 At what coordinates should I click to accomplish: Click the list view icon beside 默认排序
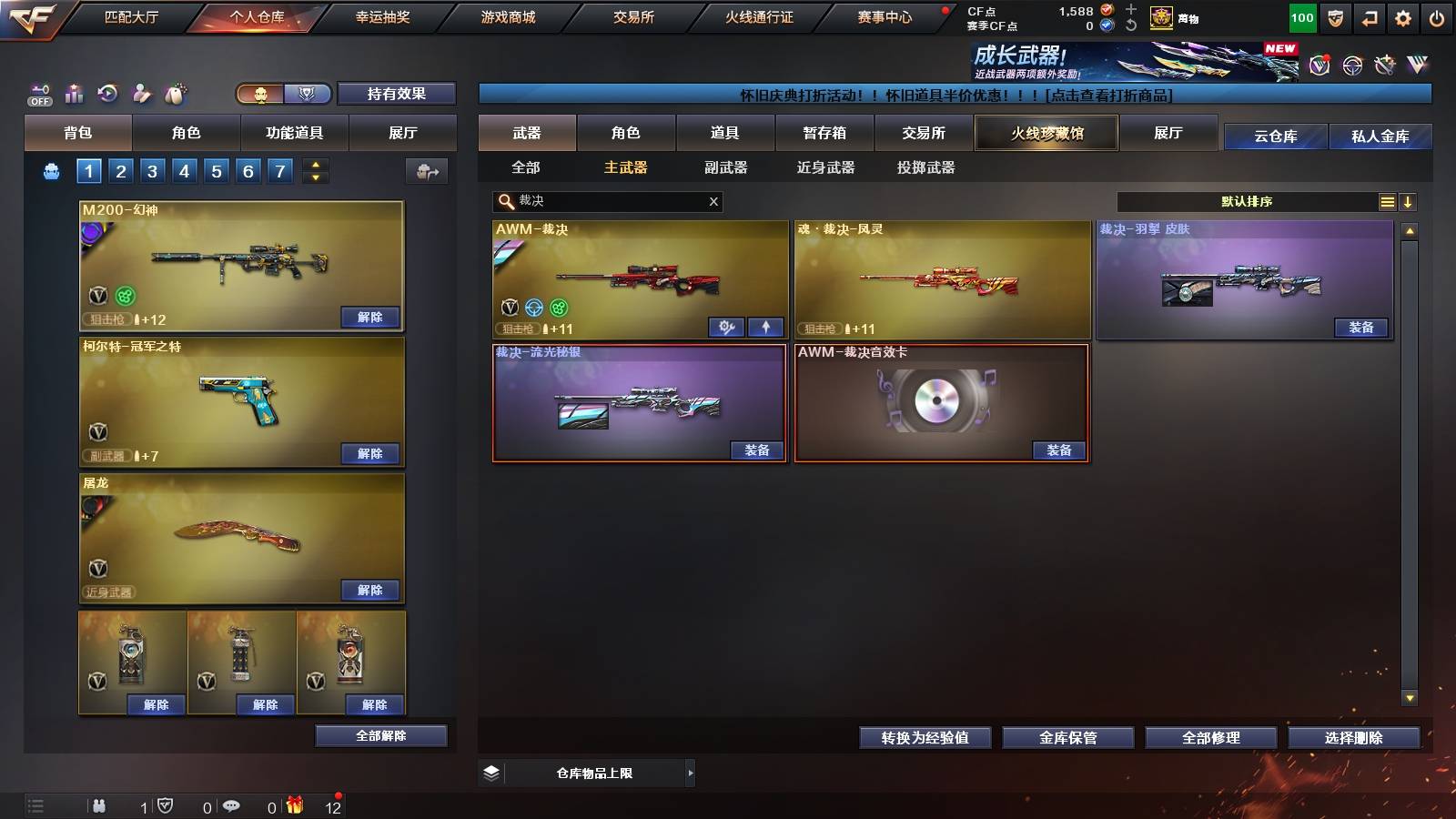coord(1387,201)
